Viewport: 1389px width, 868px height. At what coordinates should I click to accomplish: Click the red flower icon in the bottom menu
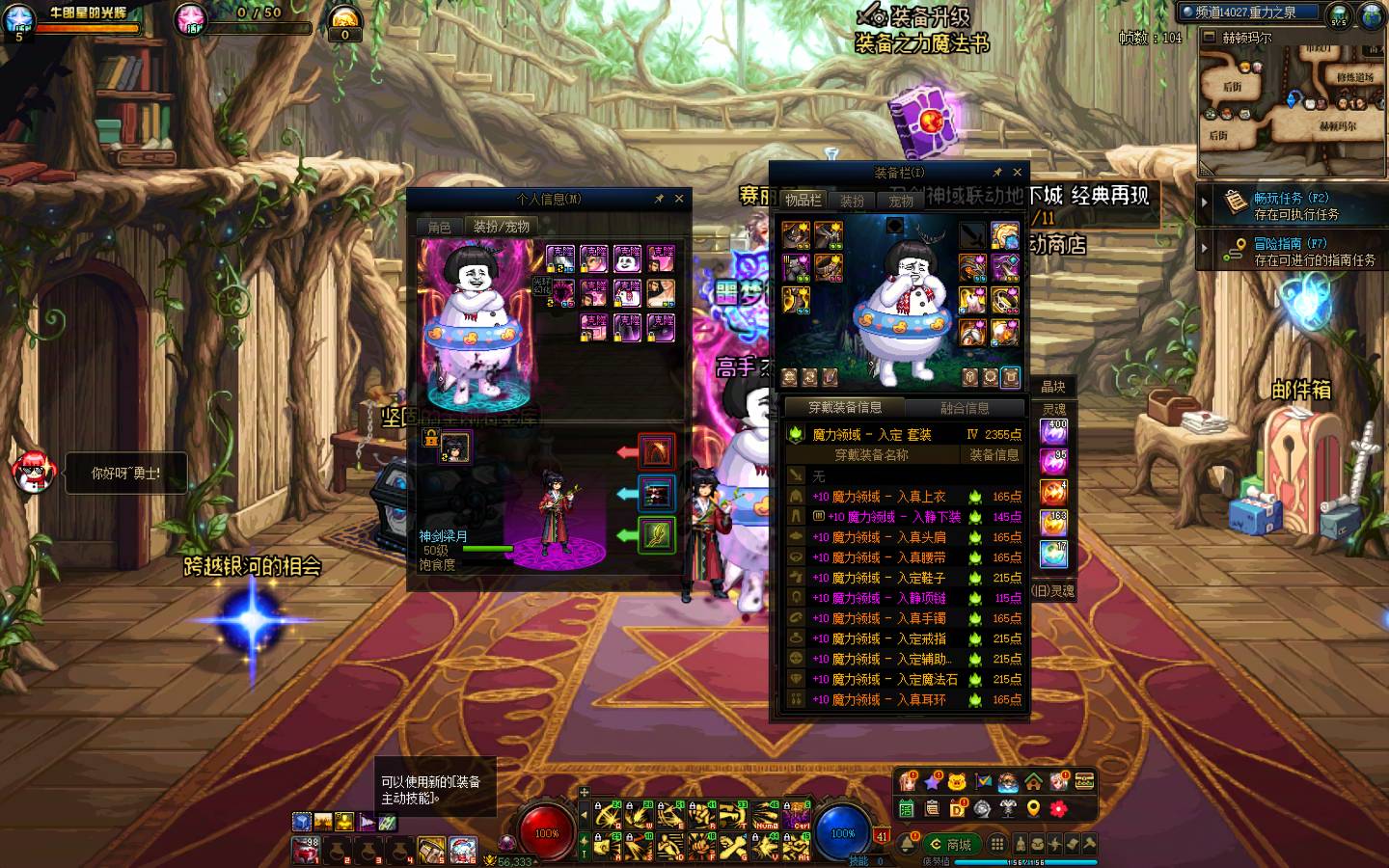pyautogui.click(x=1058, y=808)
